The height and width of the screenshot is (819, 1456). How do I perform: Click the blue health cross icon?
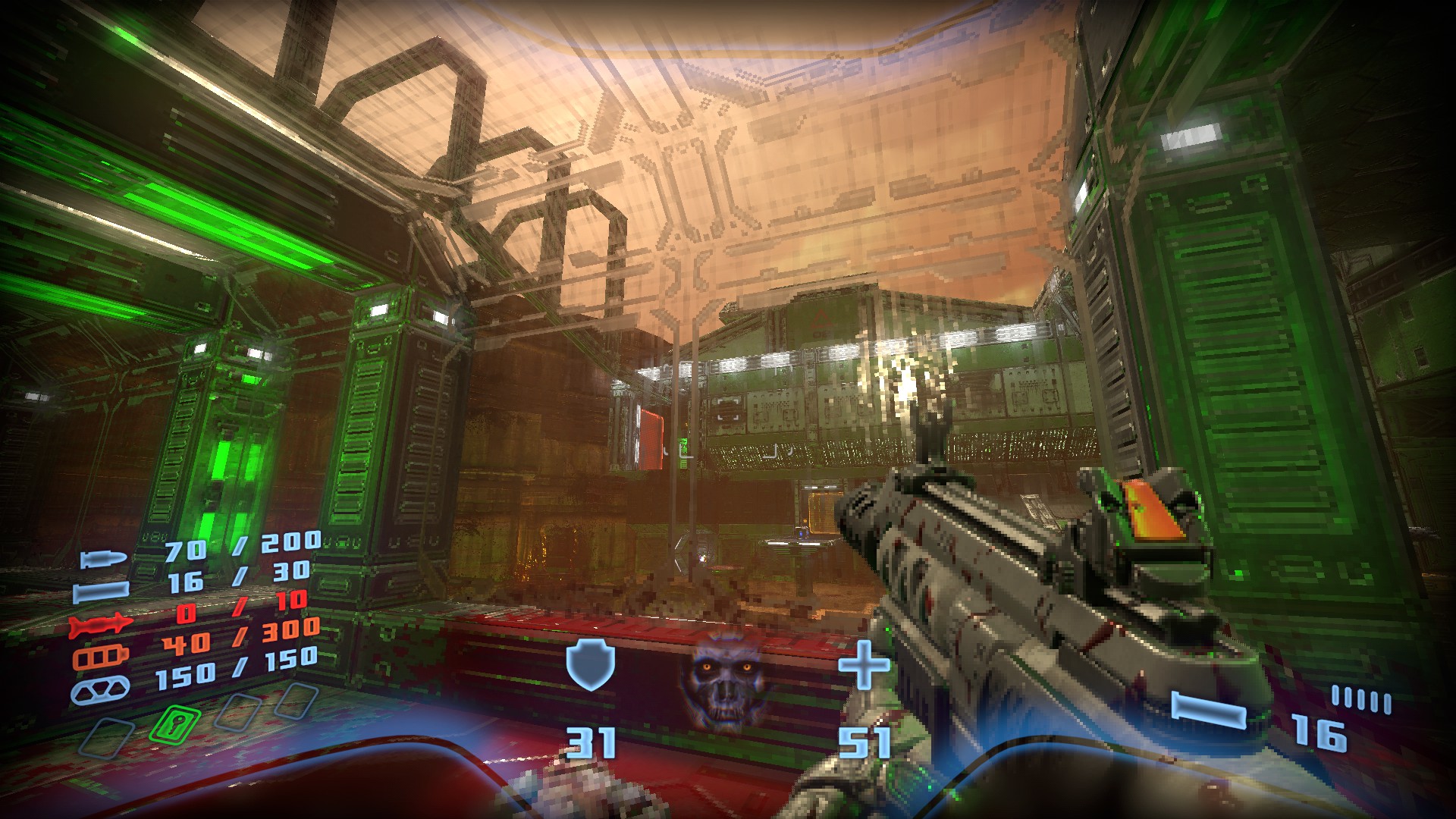(x=863, y=665)
